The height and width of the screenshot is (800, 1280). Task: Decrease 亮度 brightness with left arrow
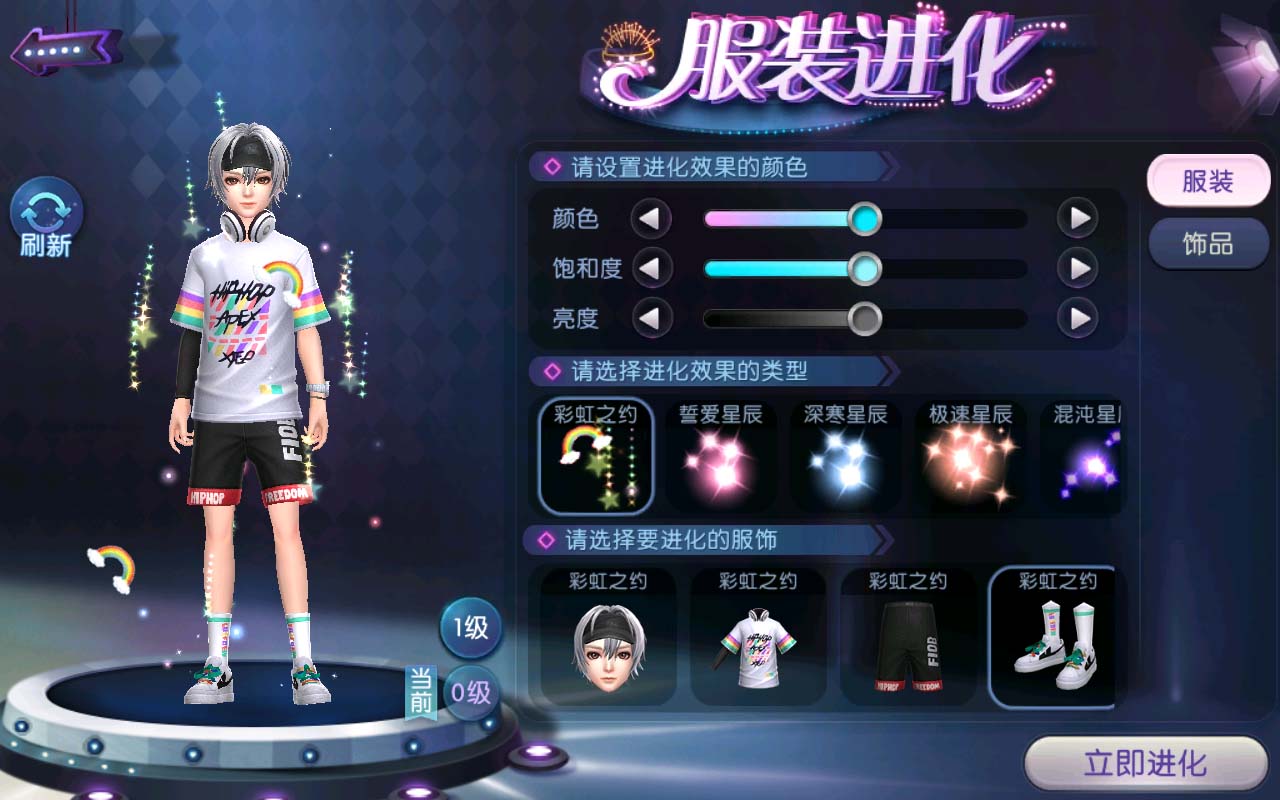[x=651, y=319]
